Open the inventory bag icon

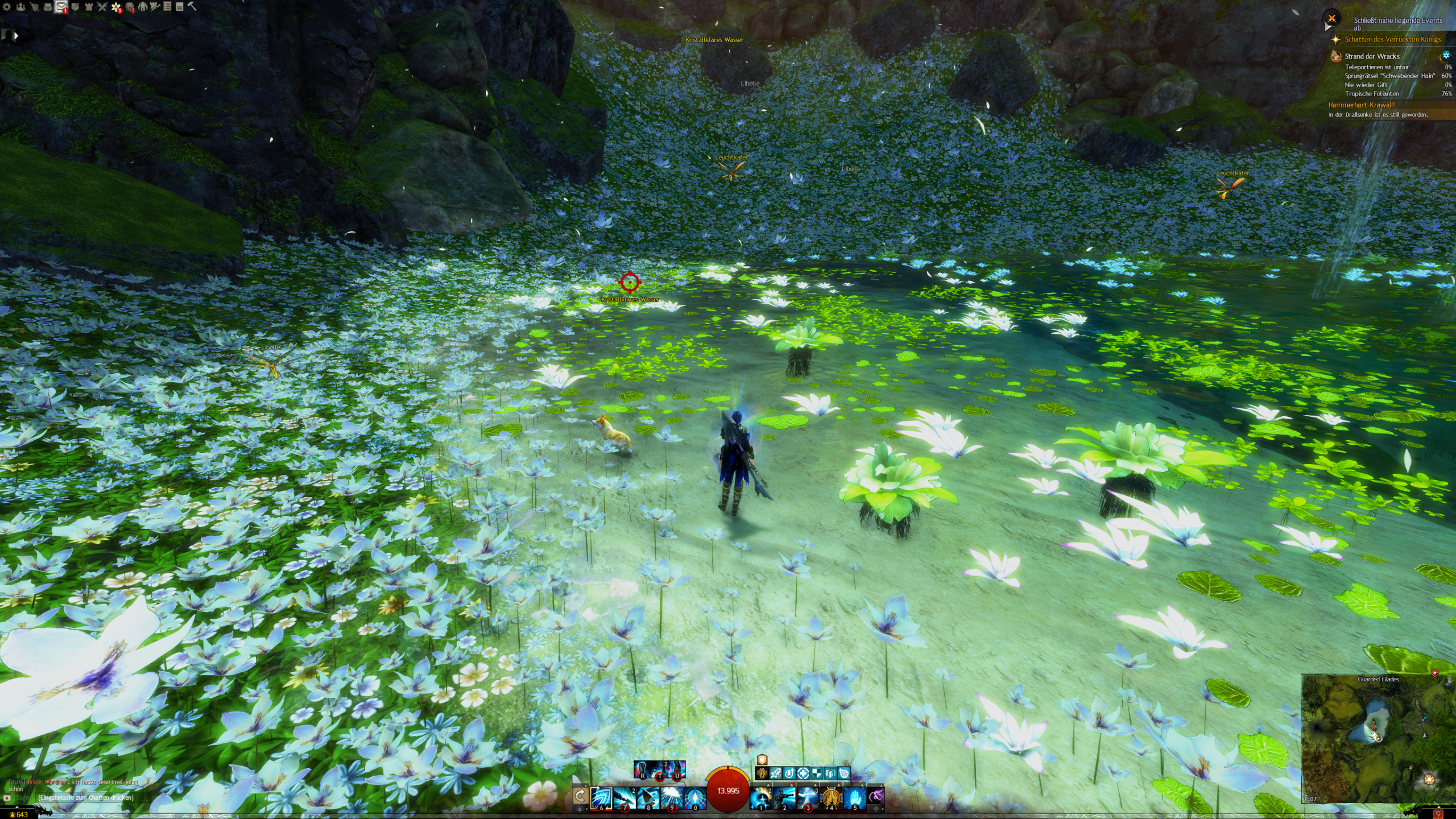[48, 7]
